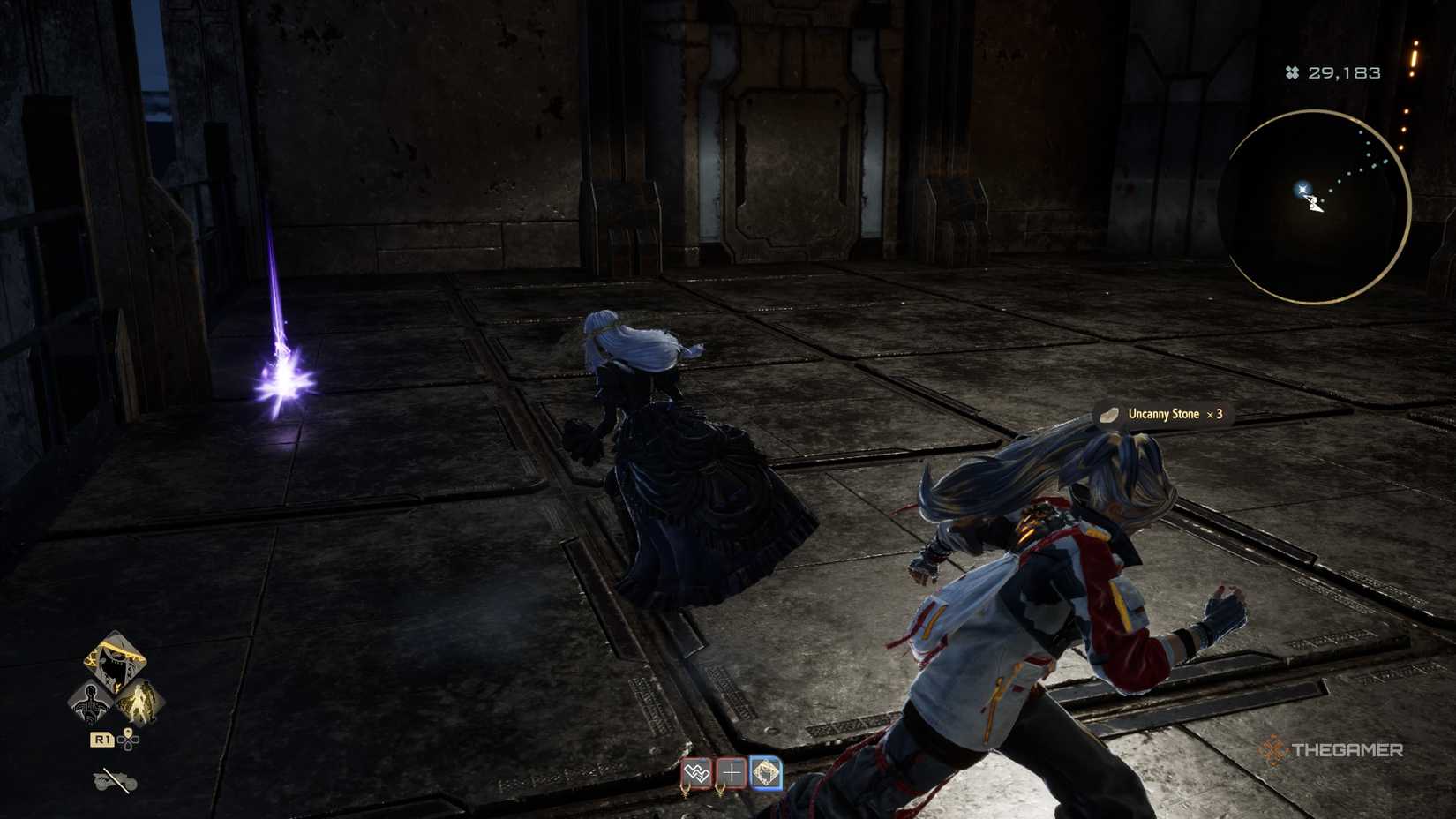Select the double-heart combo ability slot

[696, 773]
